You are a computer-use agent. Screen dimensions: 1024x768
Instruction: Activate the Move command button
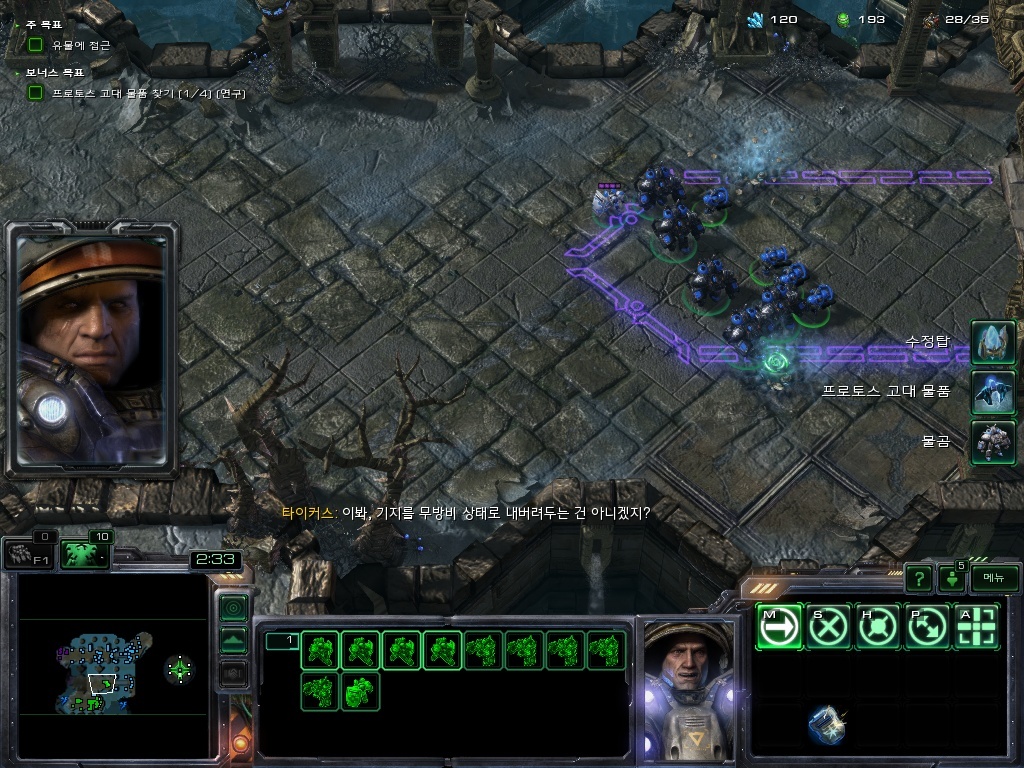tap(779, 627)
